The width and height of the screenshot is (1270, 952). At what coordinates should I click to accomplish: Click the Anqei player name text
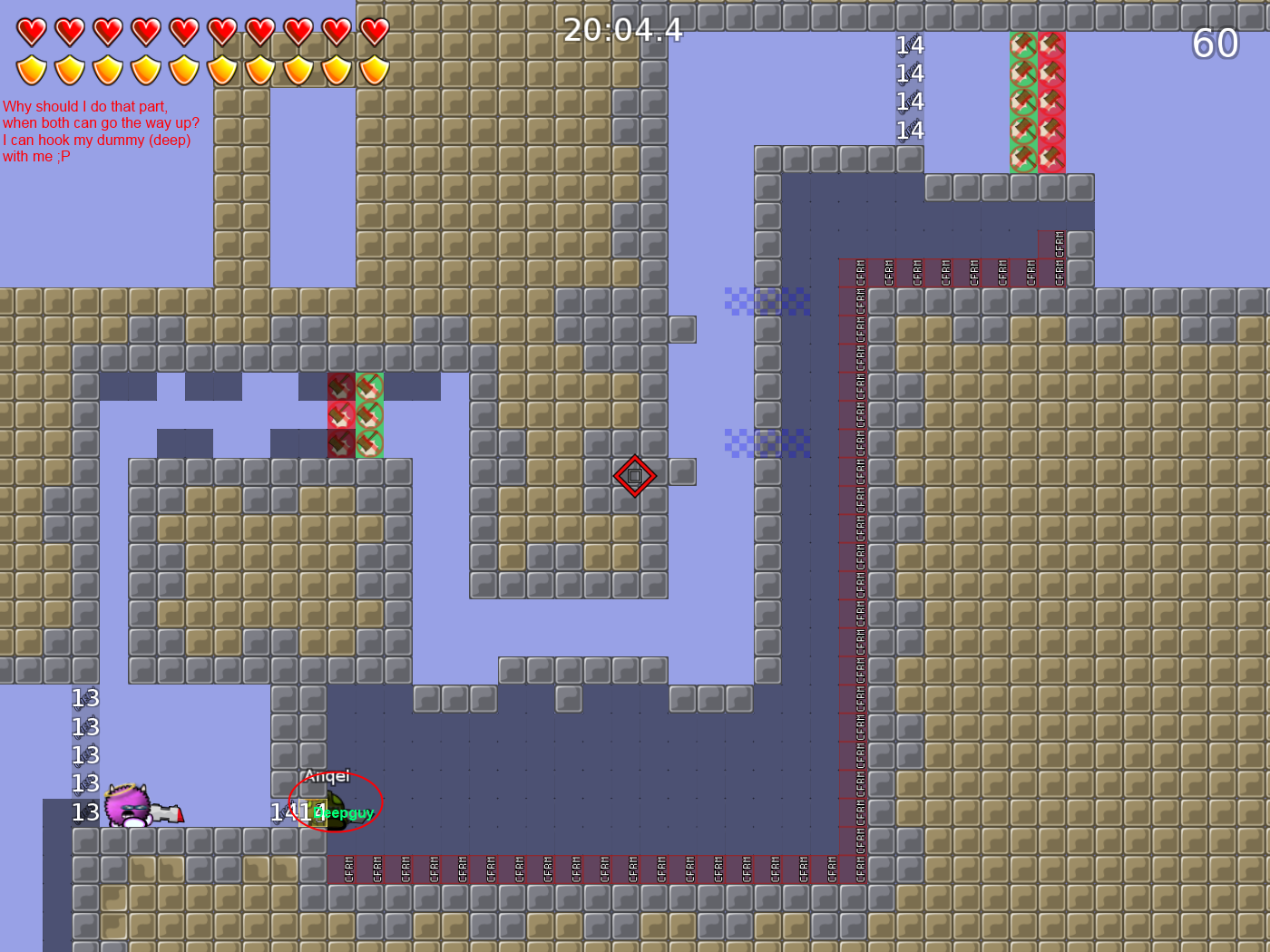pyautogui.click(x=327, y=776)
